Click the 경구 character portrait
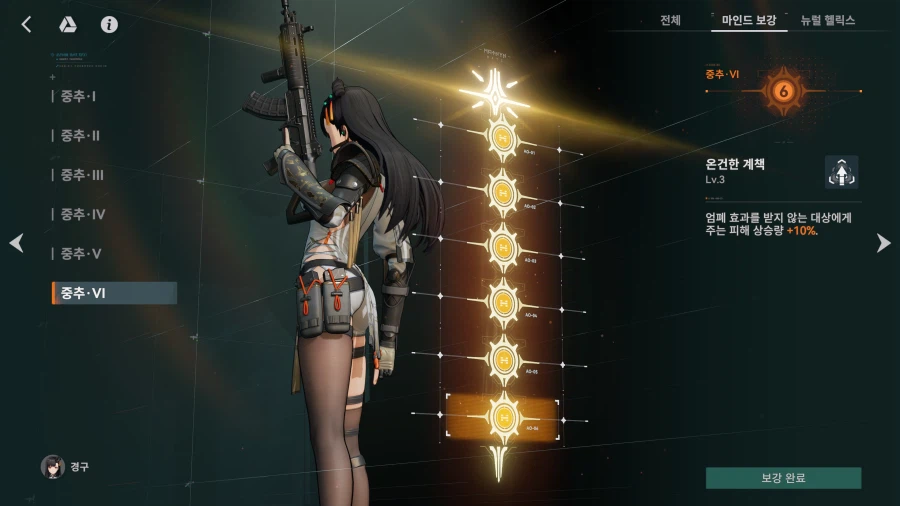 pos(53,466)
